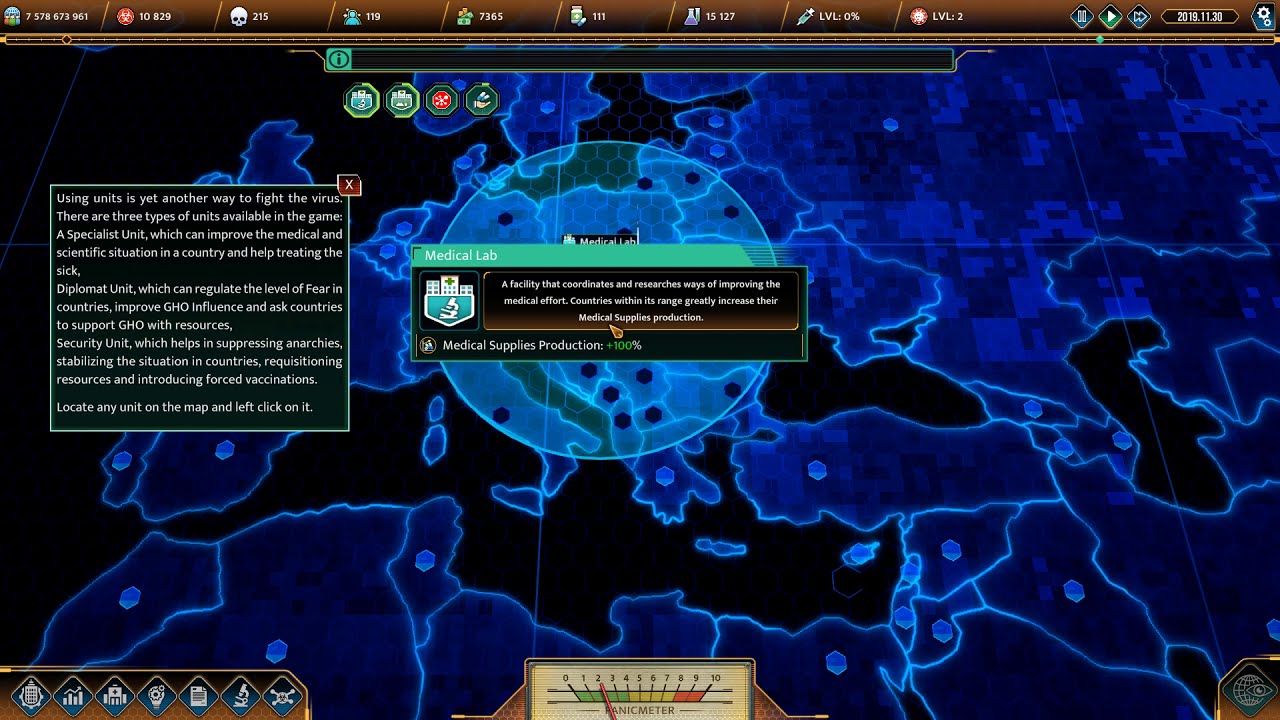The width and height of the screenshot is (1280, 720).
Task: Click the Medical Lab marker label on map
Action: 600,241
